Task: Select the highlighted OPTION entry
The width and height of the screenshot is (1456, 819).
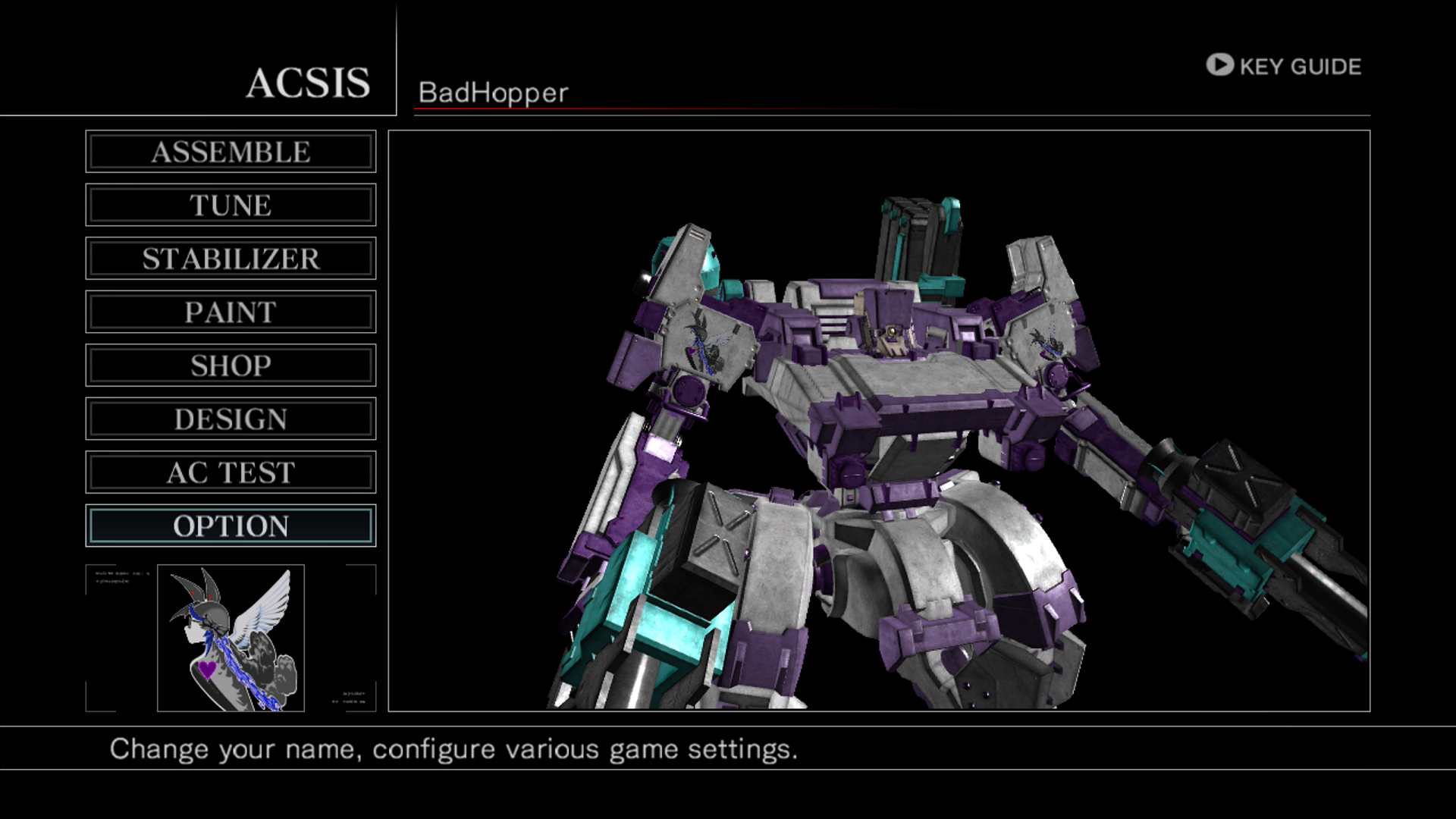Action: tap(231, 526)
